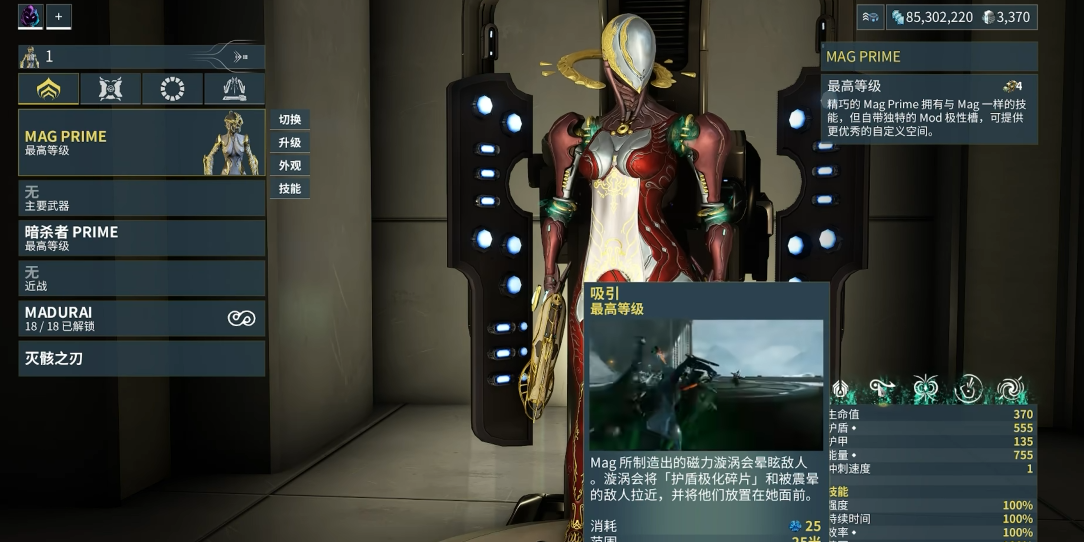Select the 暗杀者 PRIME secondary weapon slot
The width and height of the screenshot is (1084, 542).
(141, 238)
